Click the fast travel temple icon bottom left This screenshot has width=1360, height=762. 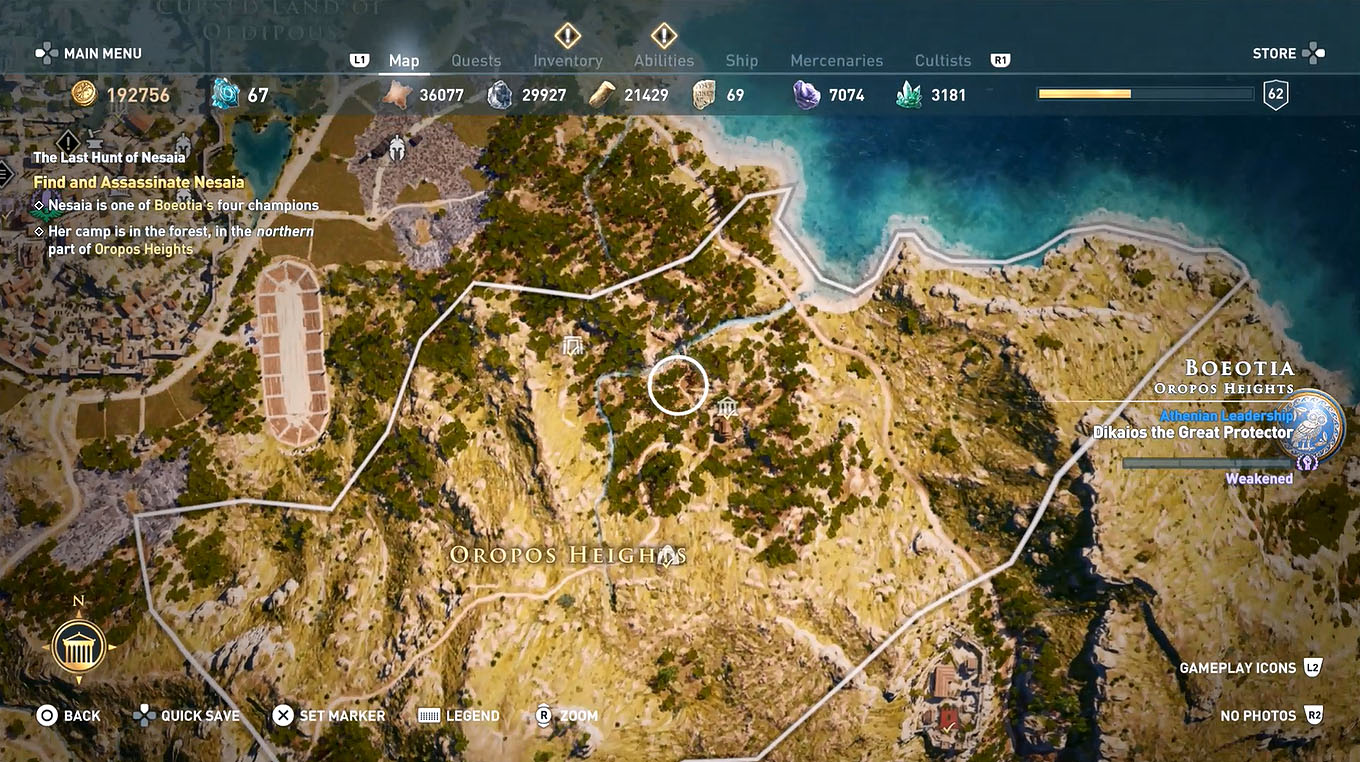point(79,645)
